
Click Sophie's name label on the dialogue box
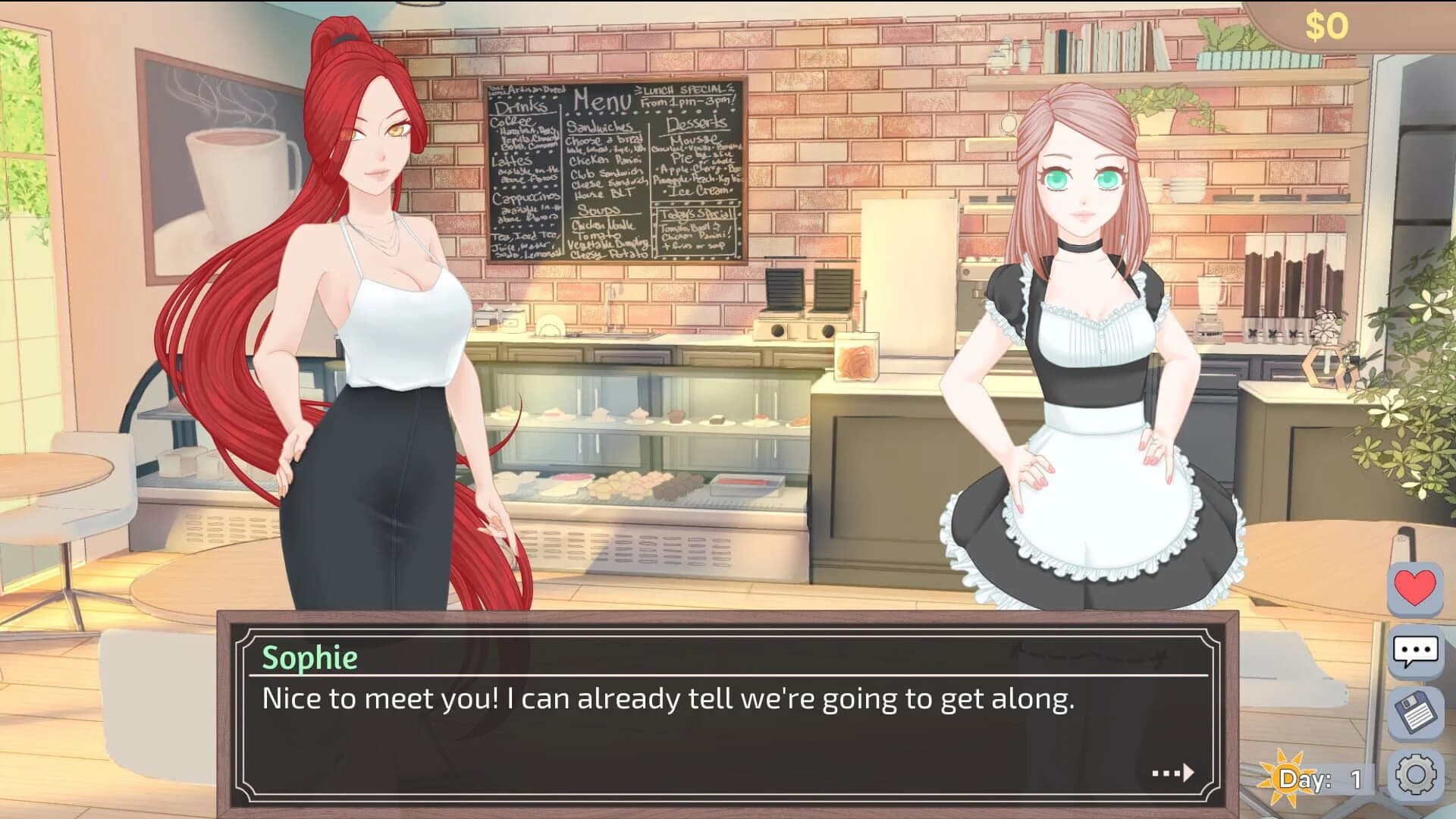pyautogui.click(x=311, y=657)
